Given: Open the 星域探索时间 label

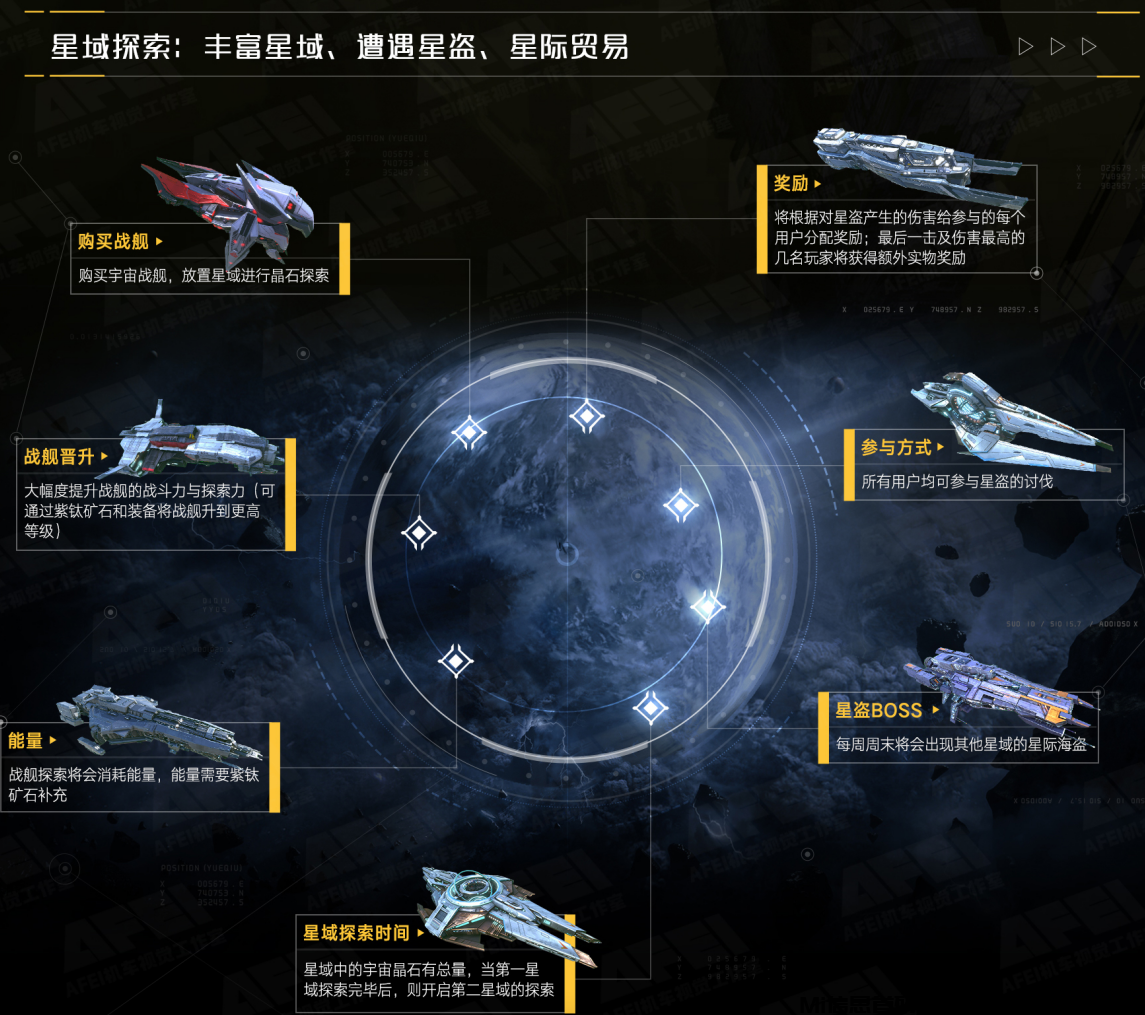Looking at the screenshot, I should point(357,933).
